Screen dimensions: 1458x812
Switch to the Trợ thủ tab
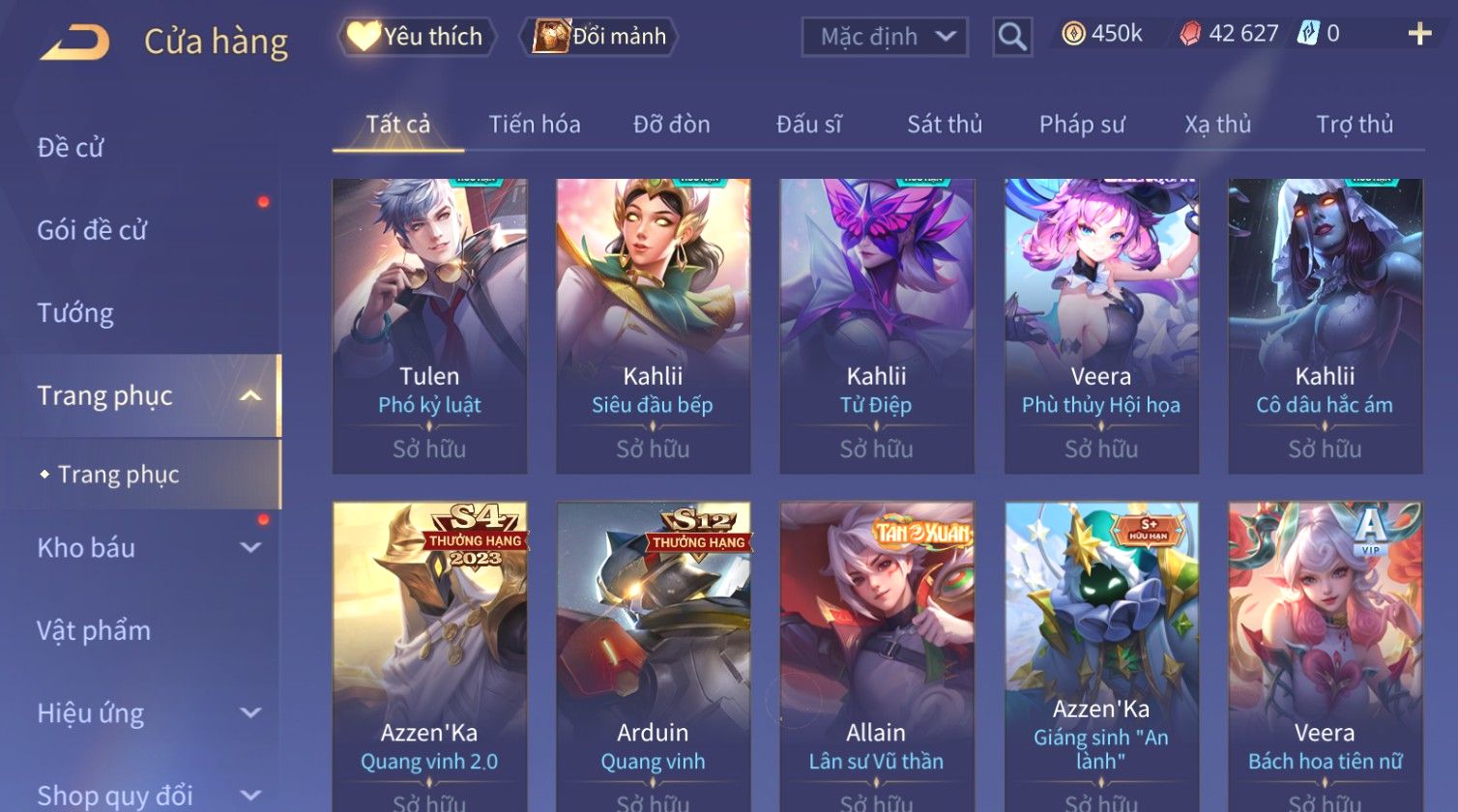pyautogui.click(x=1354, y=124)
